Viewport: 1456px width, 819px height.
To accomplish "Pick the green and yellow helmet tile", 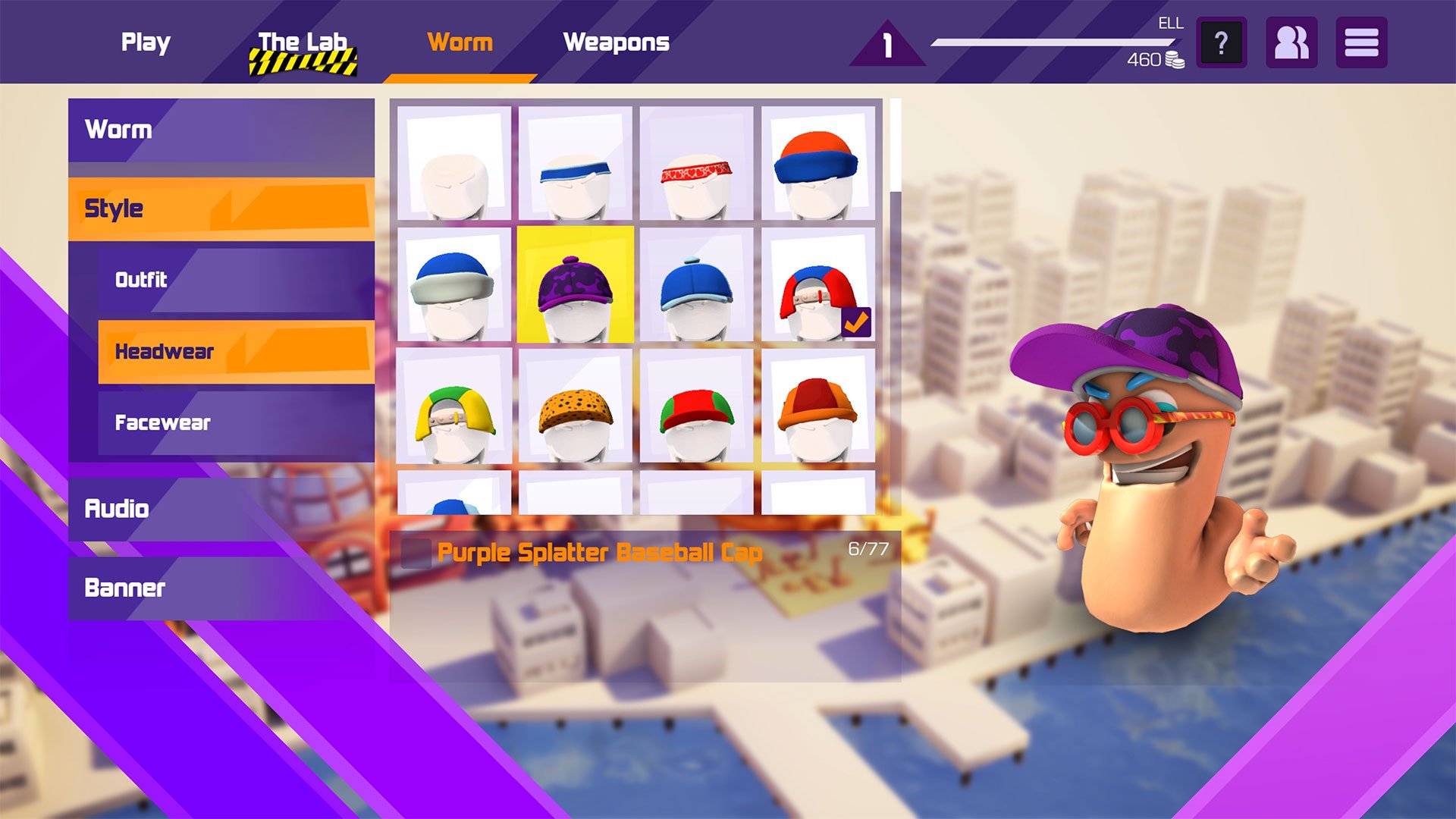I will (x=453, y=406).
